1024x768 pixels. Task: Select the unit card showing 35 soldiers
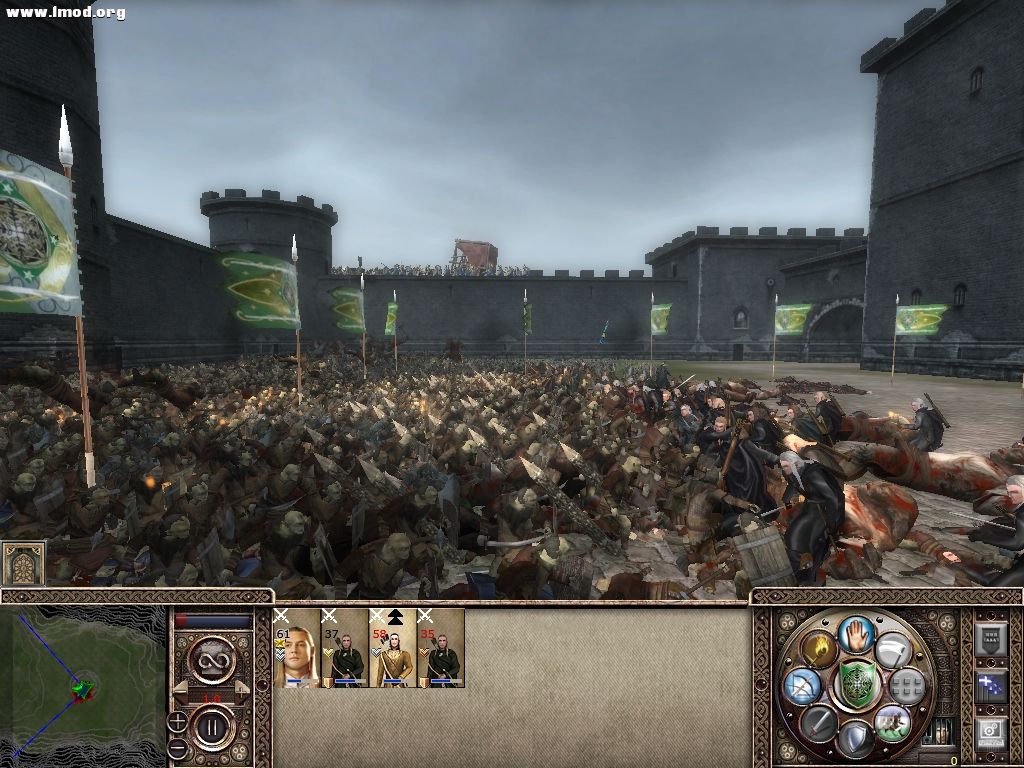[x=441, y=648]
